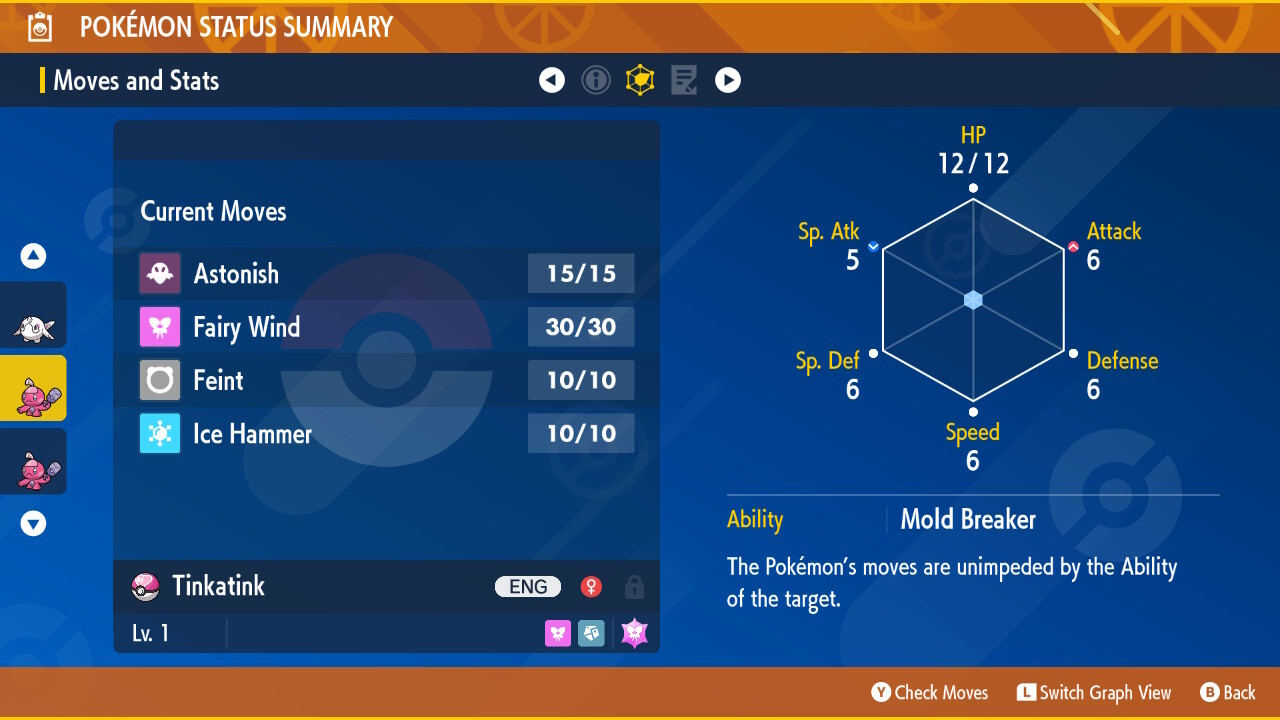Open the memo notes tab icon
Screen dimensions: 1280x720
pos(684,80)
